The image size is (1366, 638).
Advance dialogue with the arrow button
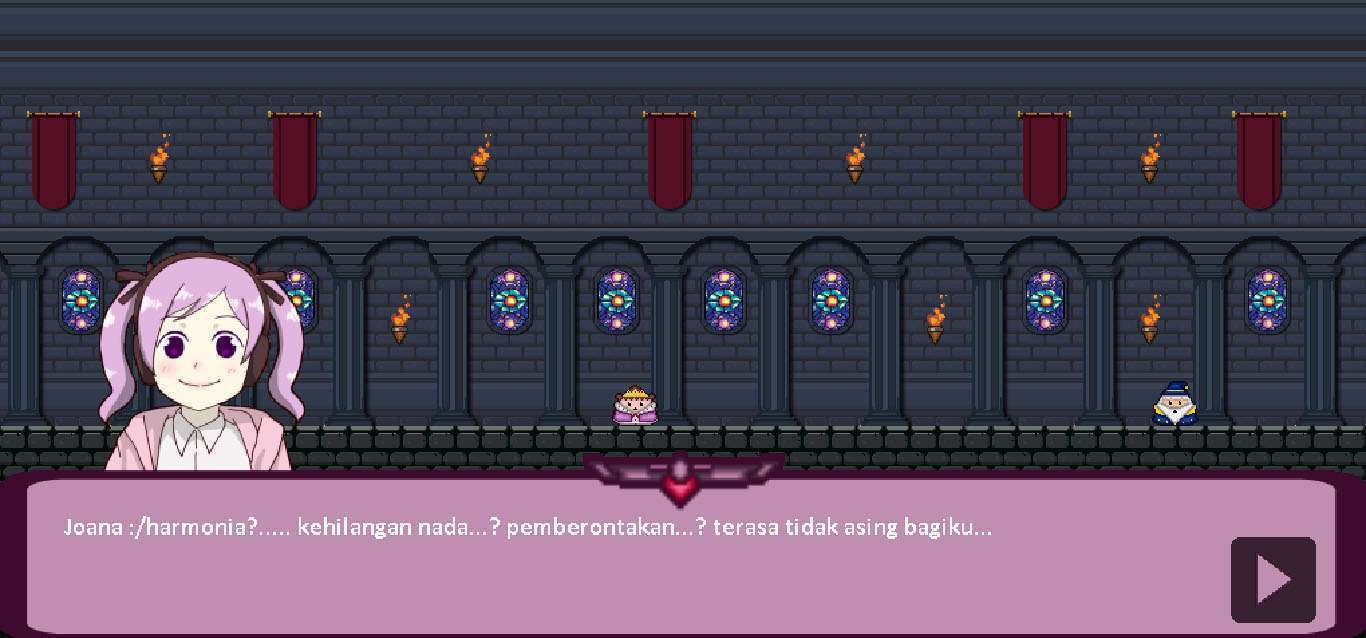1273,580
